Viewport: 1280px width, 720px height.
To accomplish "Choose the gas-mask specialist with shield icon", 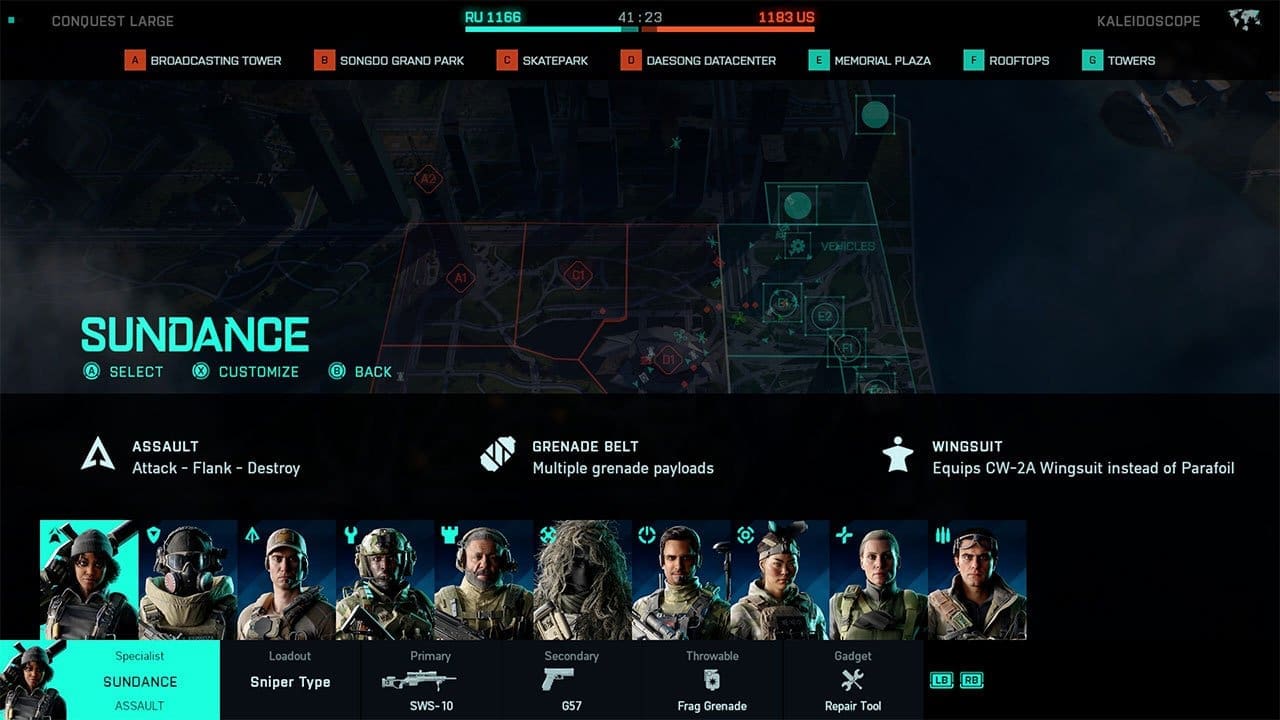I will point(187,580).
